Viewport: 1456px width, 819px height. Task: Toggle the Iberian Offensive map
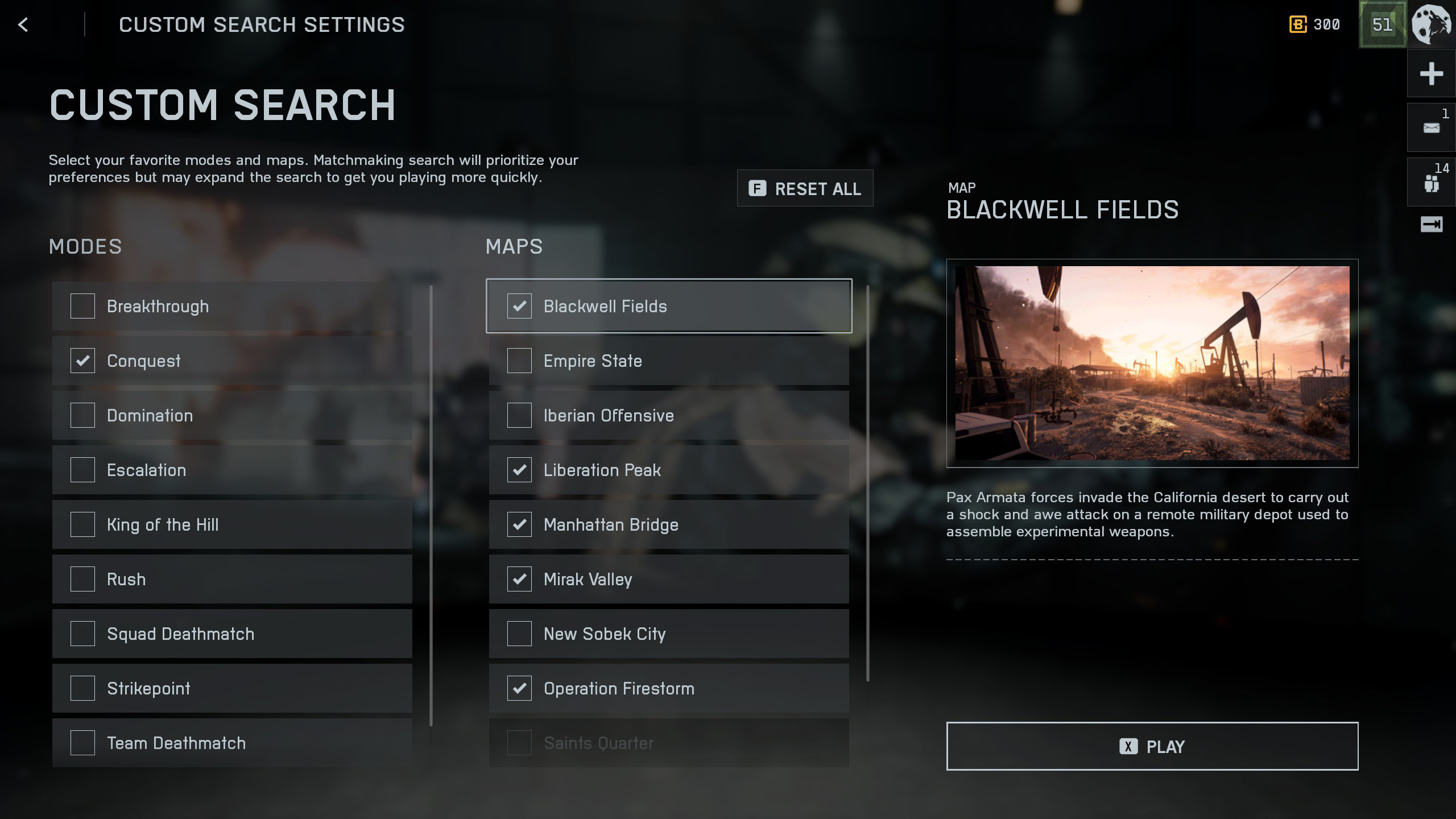click(x=519, y=415)
